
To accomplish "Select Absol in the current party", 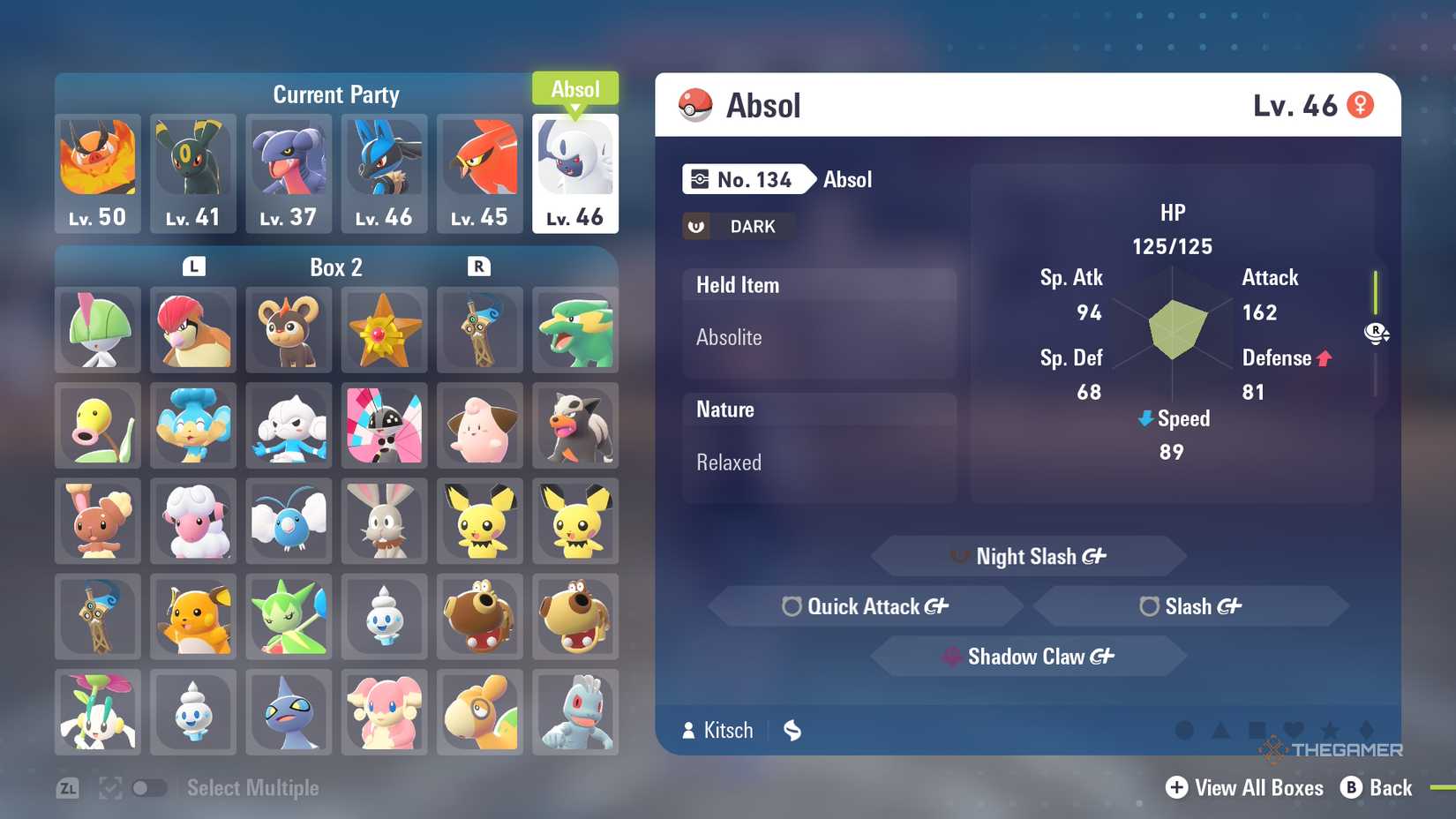I will pos(575,173).
